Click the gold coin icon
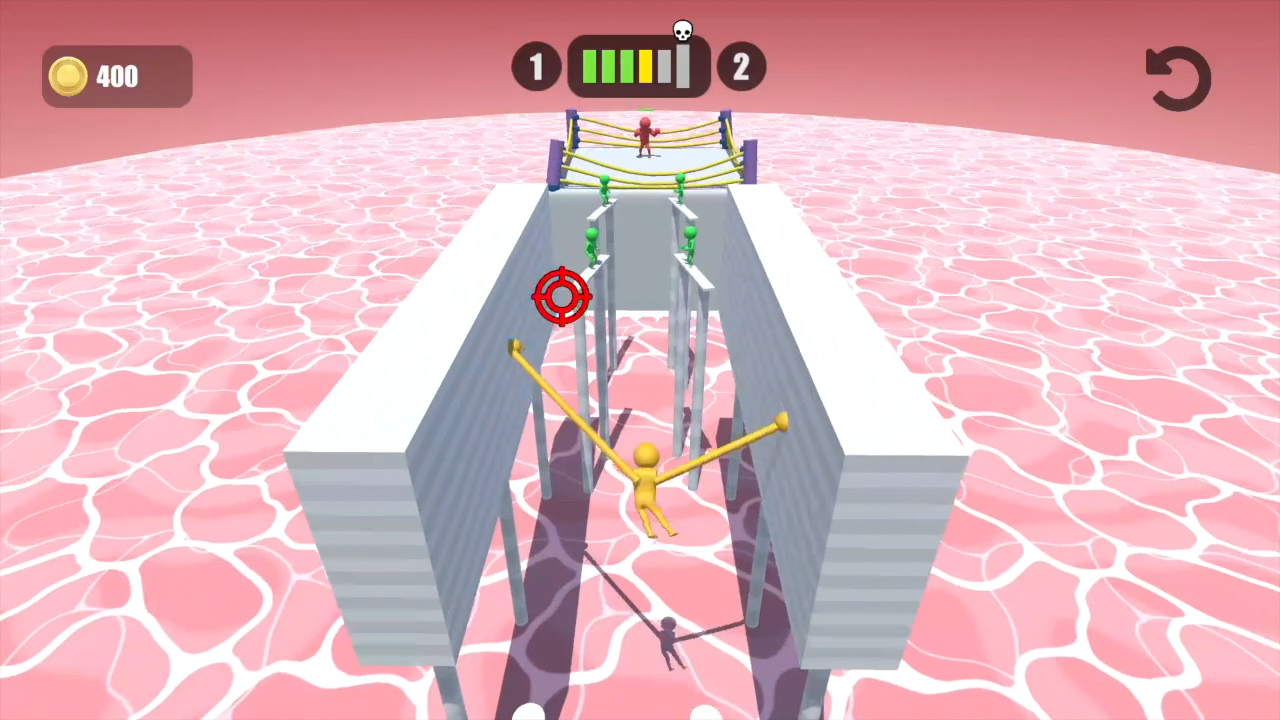The height and width of the screenshot is (720, 1280). [67, 76]
